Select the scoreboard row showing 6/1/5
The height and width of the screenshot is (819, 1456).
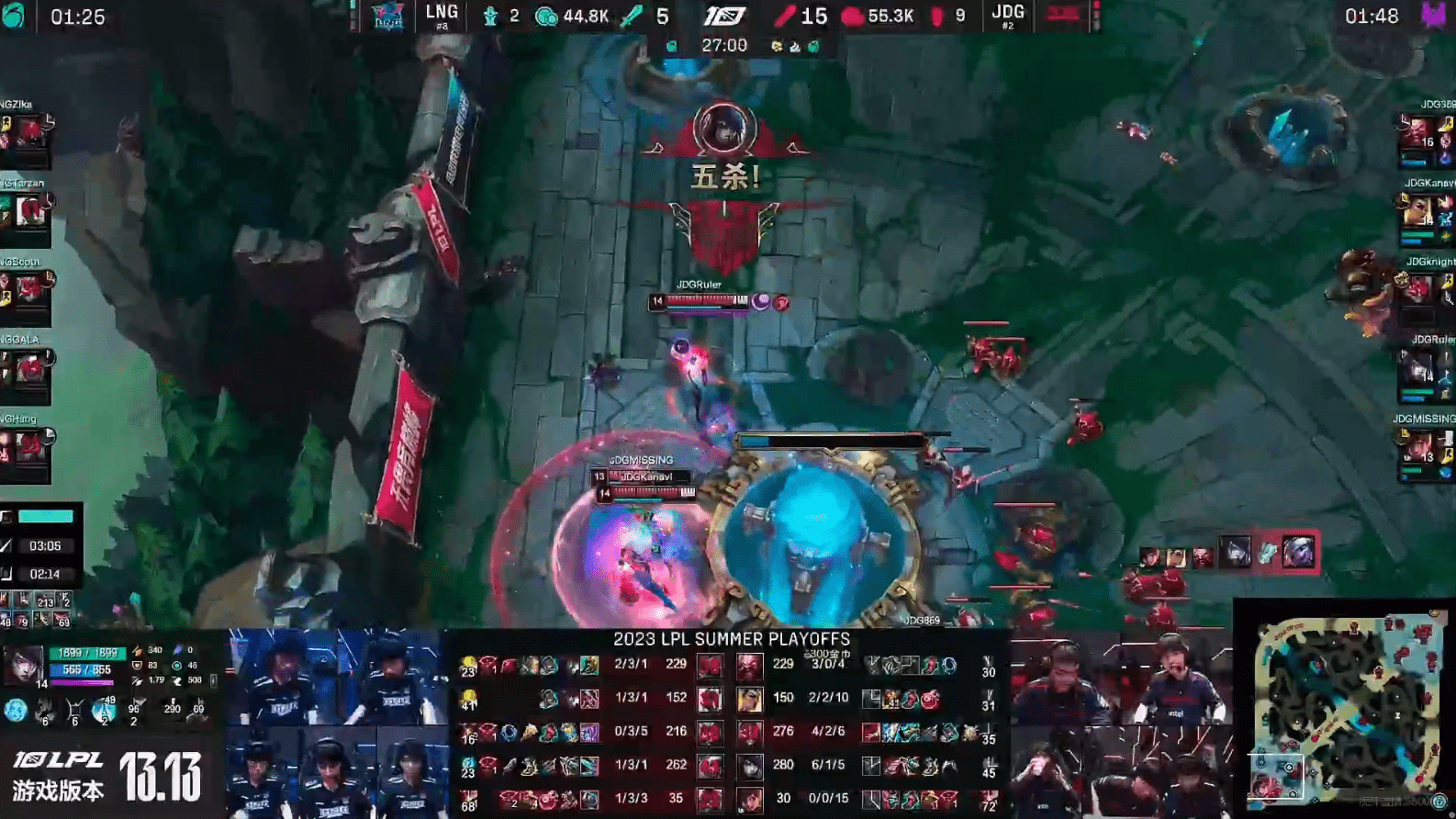click(x=828, y=765)
